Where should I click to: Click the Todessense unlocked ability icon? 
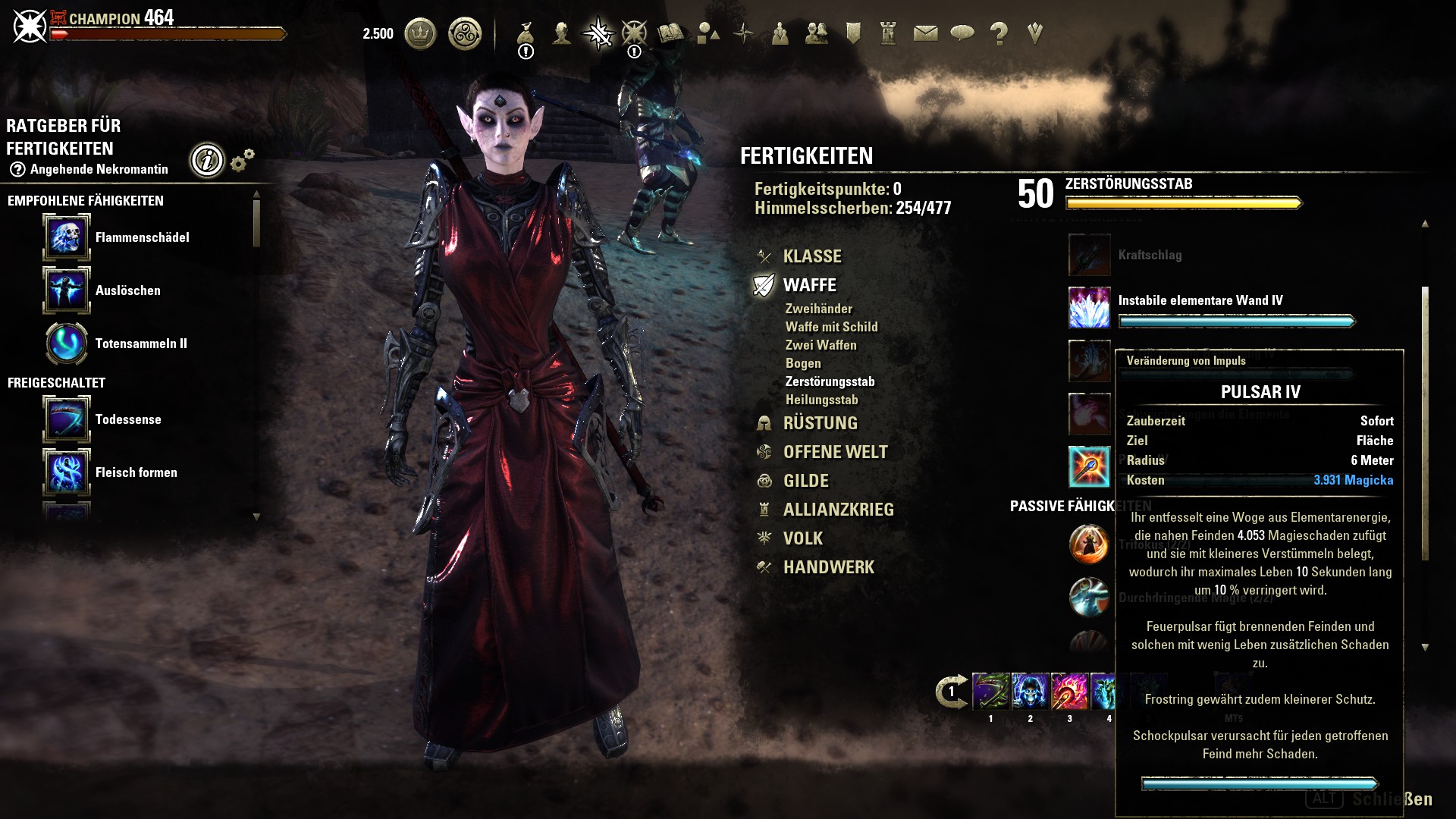point(67,419)
